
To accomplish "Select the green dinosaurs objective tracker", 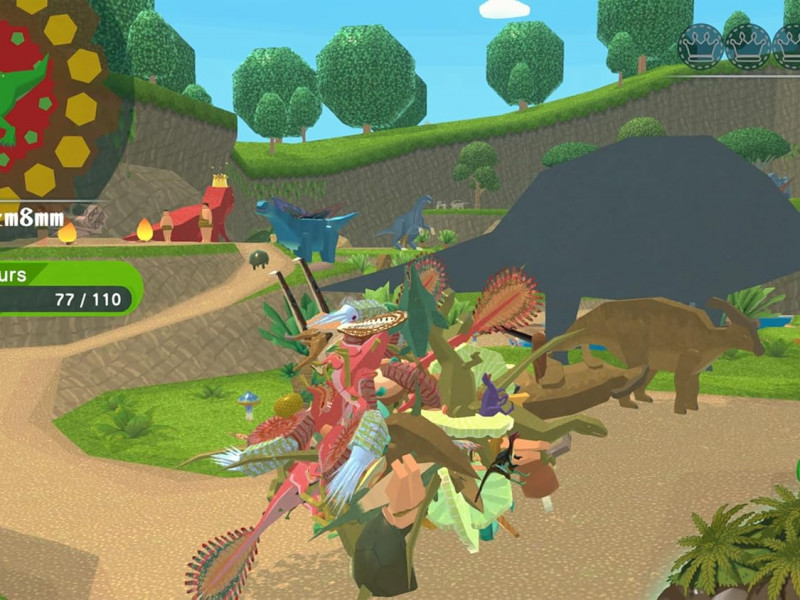I will [66, 288].
